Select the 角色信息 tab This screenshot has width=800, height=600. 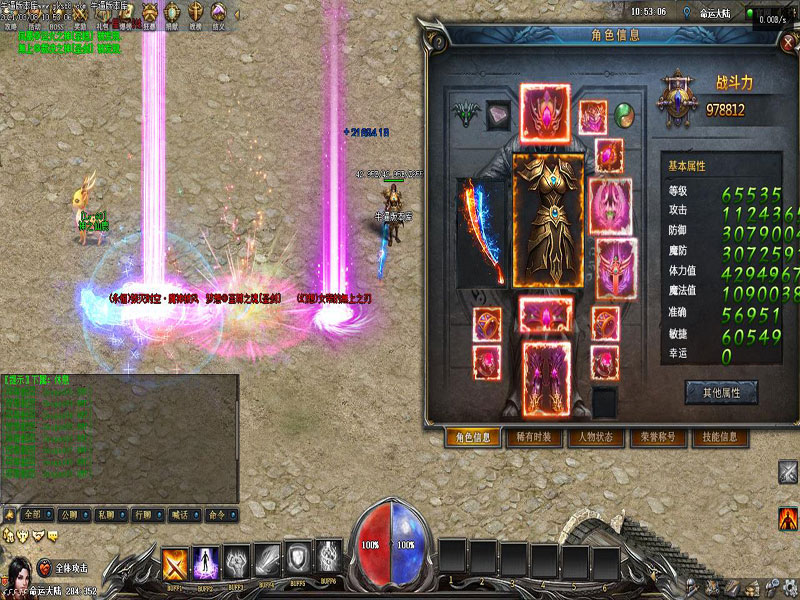pos(473,438)
